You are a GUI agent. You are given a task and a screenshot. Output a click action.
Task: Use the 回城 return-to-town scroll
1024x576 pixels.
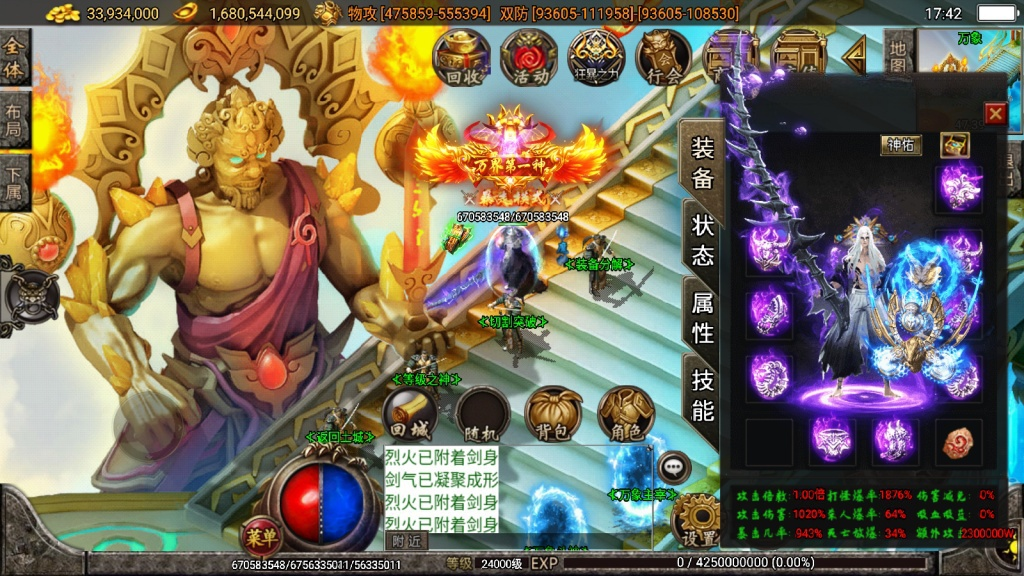click(410, 414)
